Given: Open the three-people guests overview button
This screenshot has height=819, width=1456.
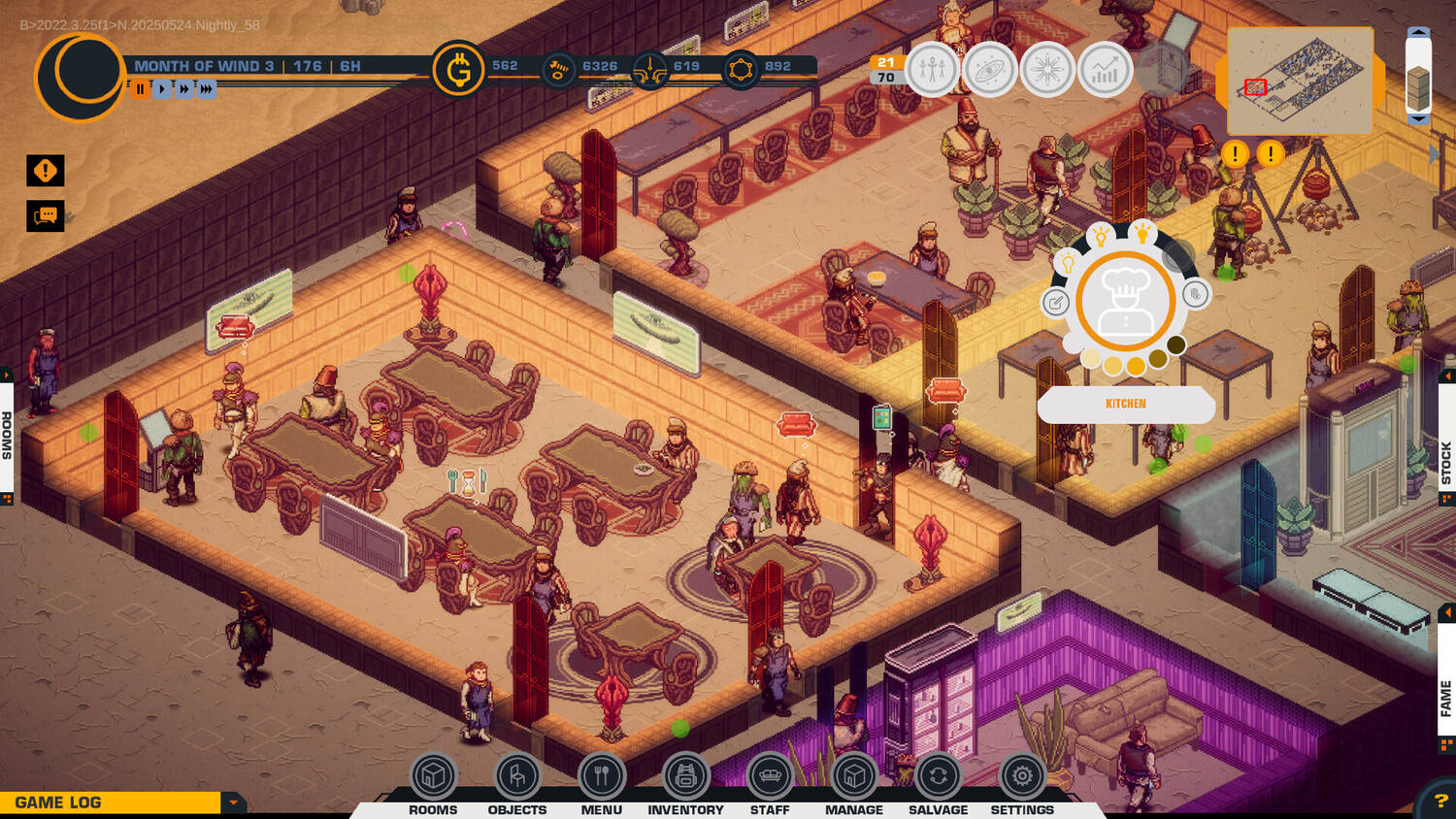Looking at the screenshot, I should [x=932, y=70].
